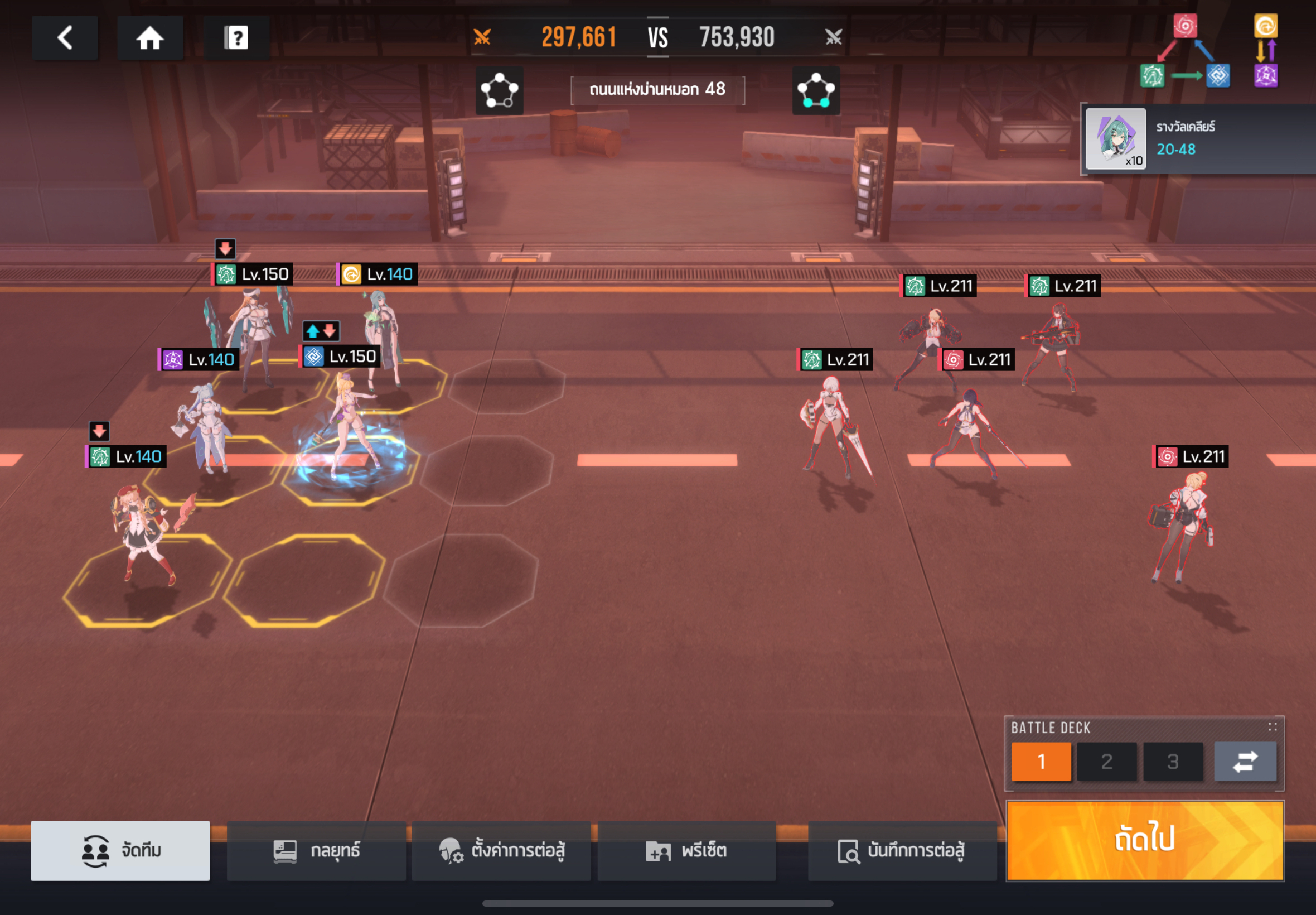Switch to battle deck 3
This screenshot has height=915, width=1316.
click(1172, 762)
